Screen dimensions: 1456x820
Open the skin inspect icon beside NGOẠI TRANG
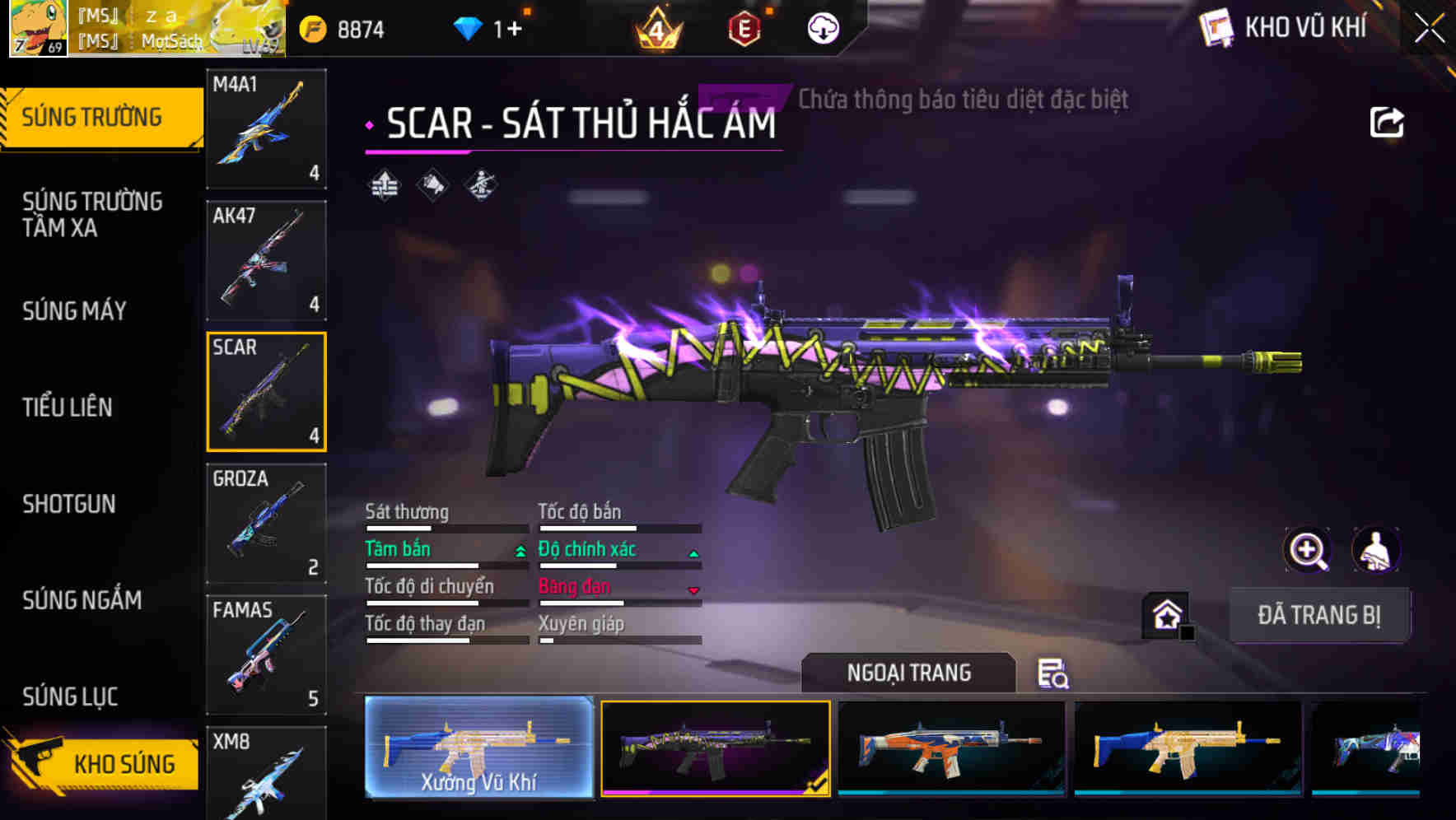(x=1055, y=673)
